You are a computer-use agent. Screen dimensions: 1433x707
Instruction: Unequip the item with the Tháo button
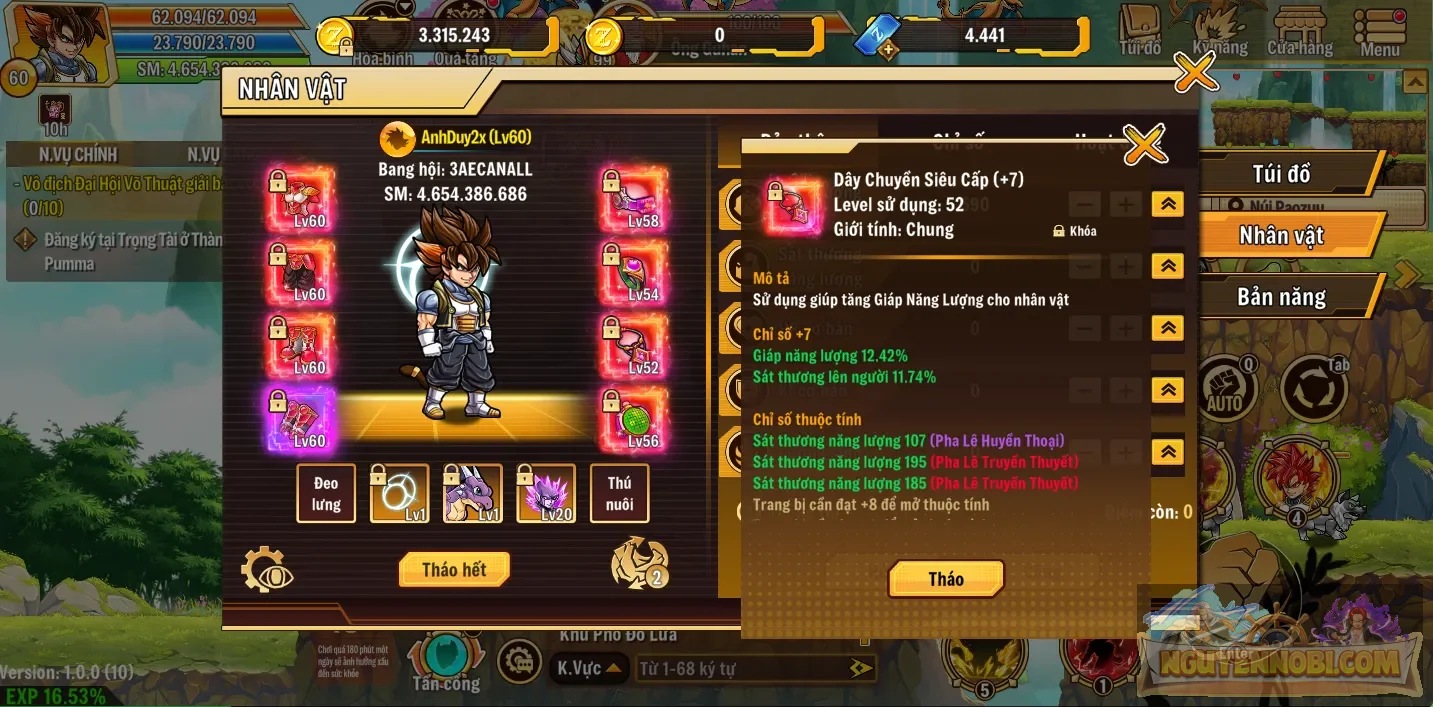coord(945,579)
